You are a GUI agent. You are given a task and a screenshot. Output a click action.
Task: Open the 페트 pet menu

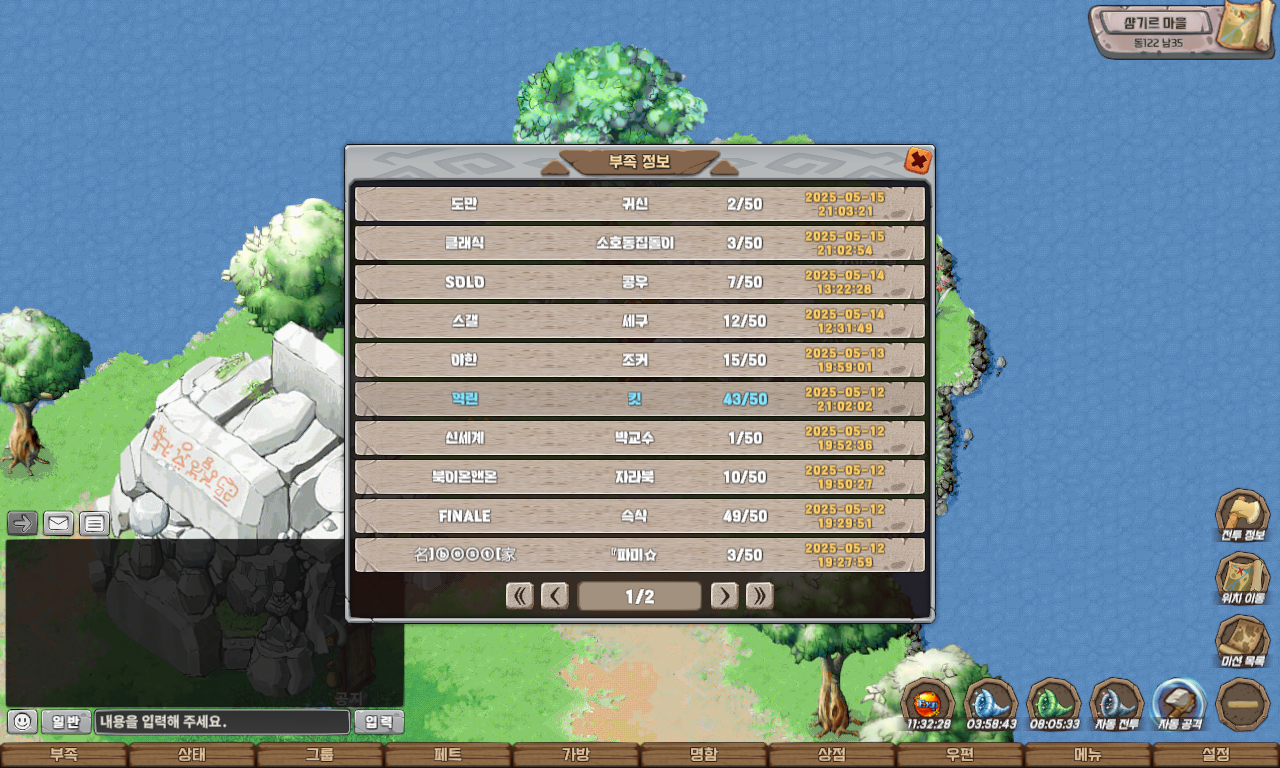pyautogui.click(x=448, y=755)
